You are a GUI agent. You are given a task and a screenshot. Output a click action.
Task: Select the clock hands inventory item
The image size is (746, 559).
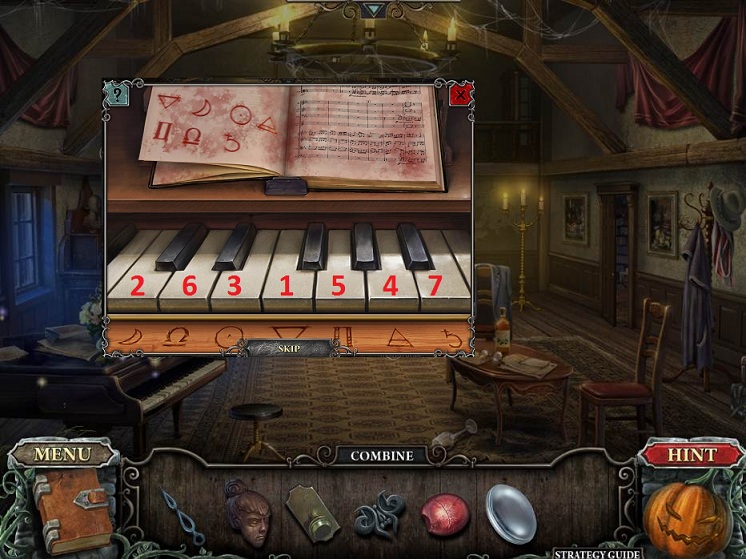click(181, 514)
